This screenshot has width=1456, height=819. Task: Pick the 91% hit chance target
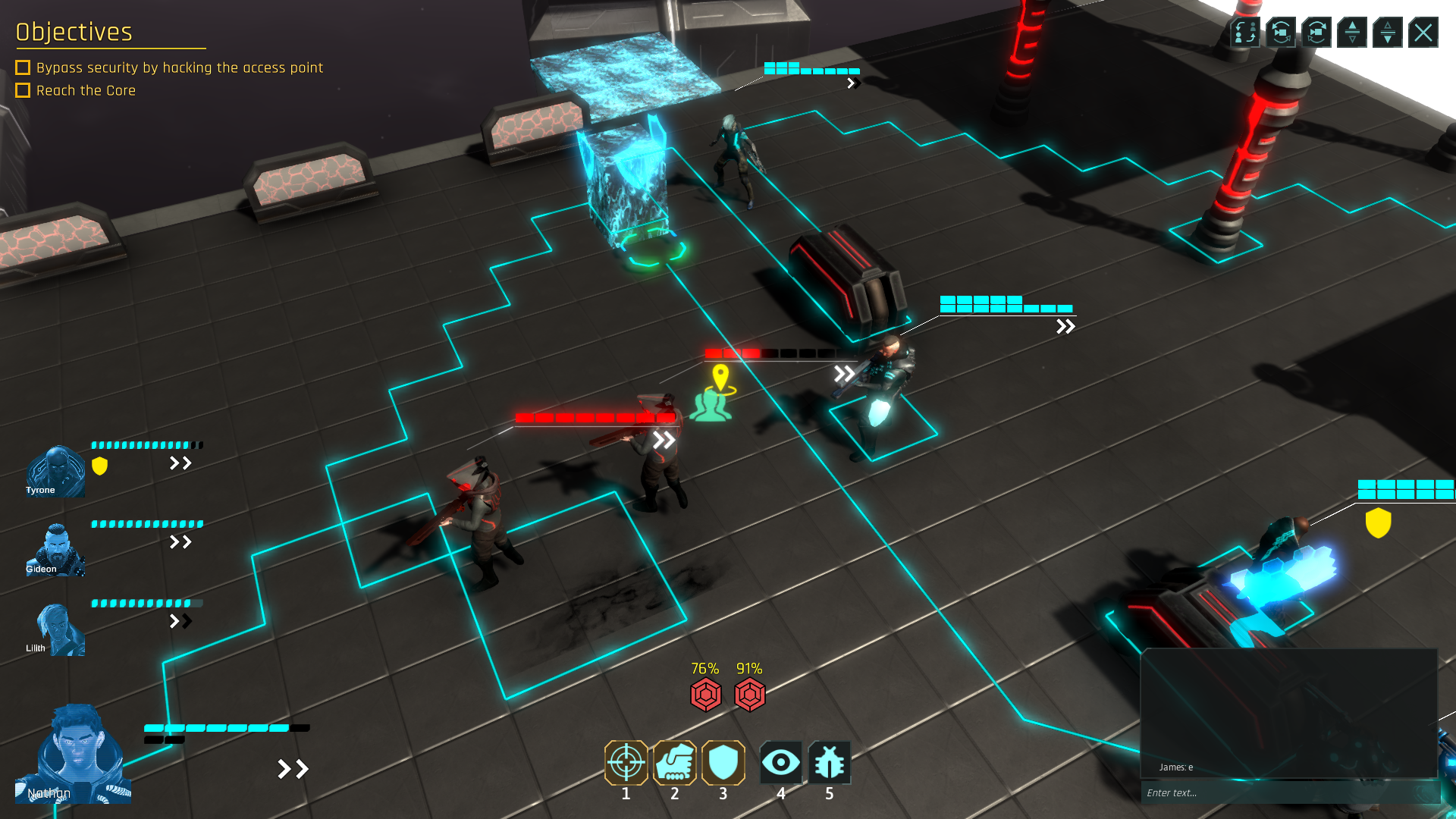(x=749, y=695)
